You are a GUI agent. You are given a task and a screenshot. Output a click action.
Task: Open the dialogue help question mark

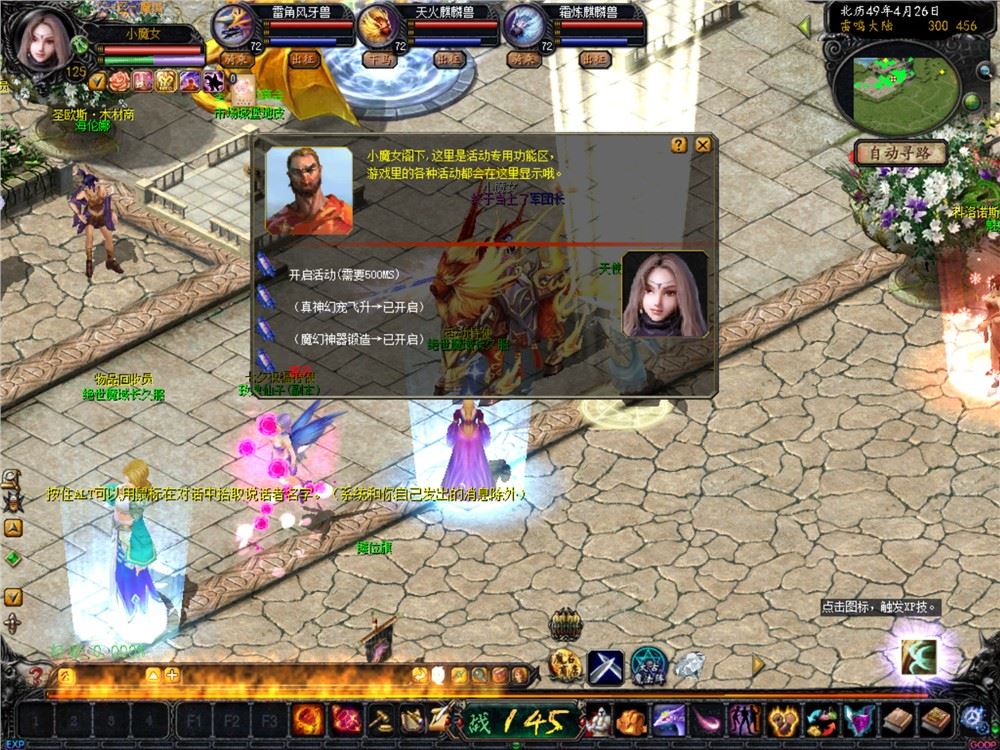point(679,145)
